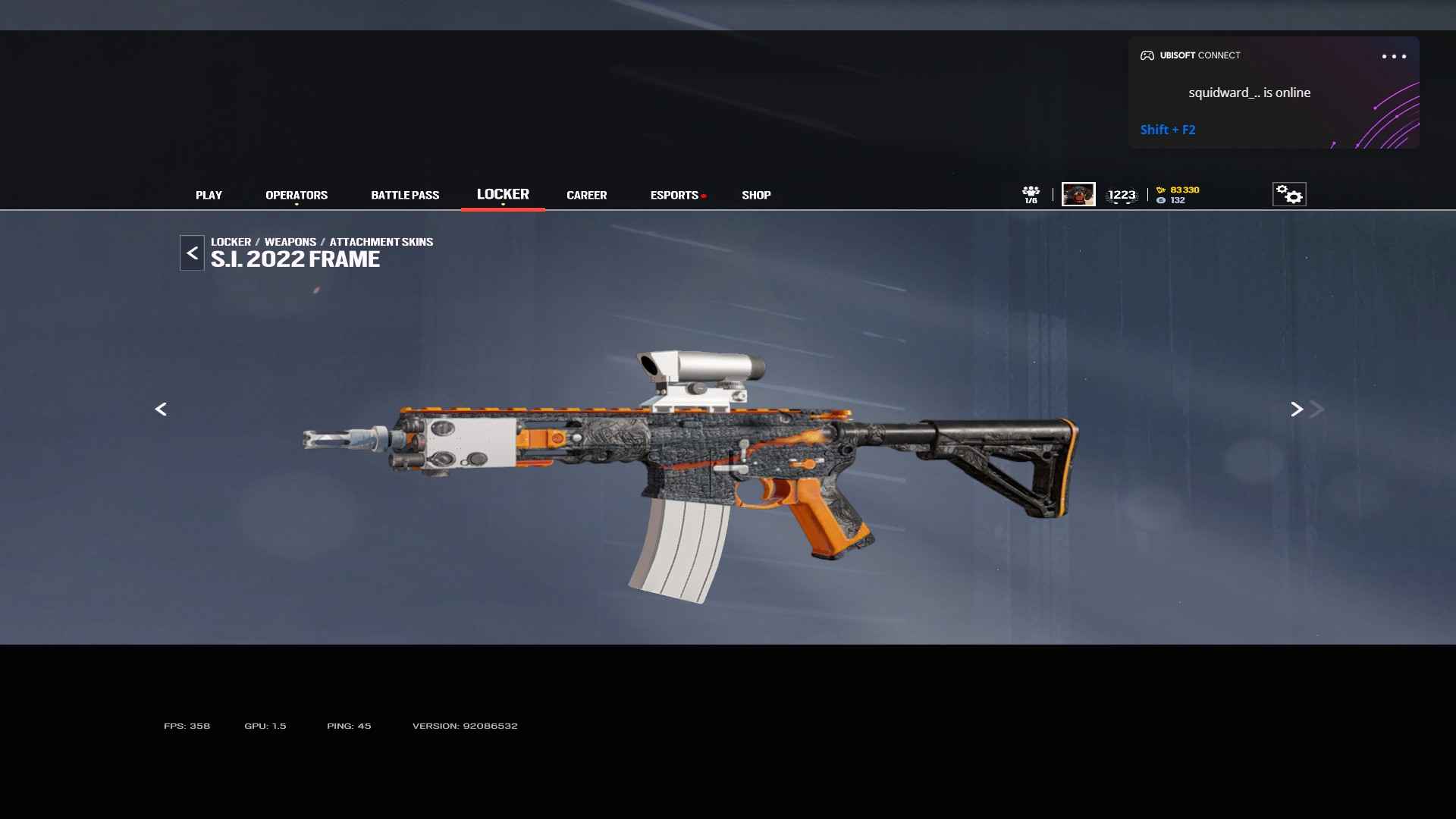Show the next attachment skin

(x=1297, y=409)
